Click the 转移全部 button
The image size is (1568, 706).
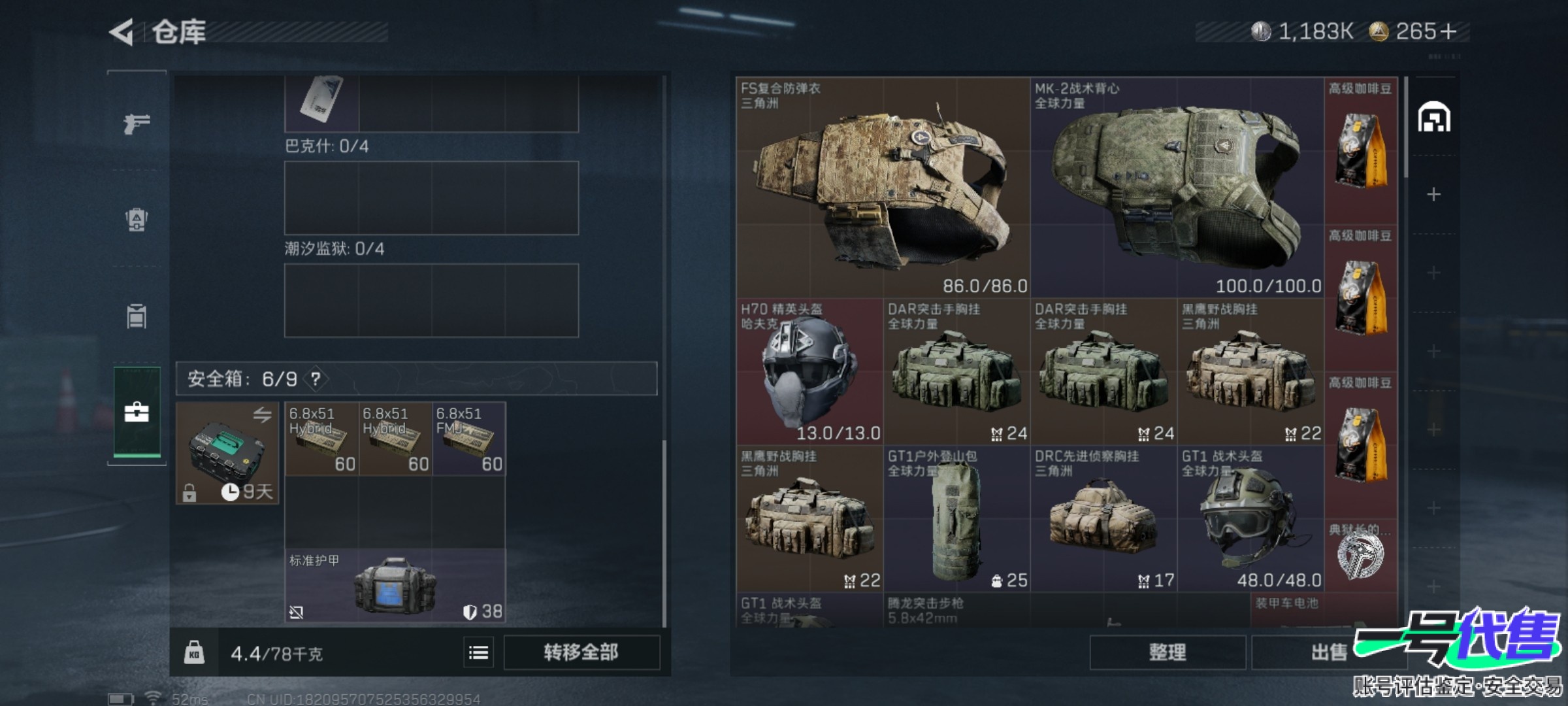tap(581, 652)
